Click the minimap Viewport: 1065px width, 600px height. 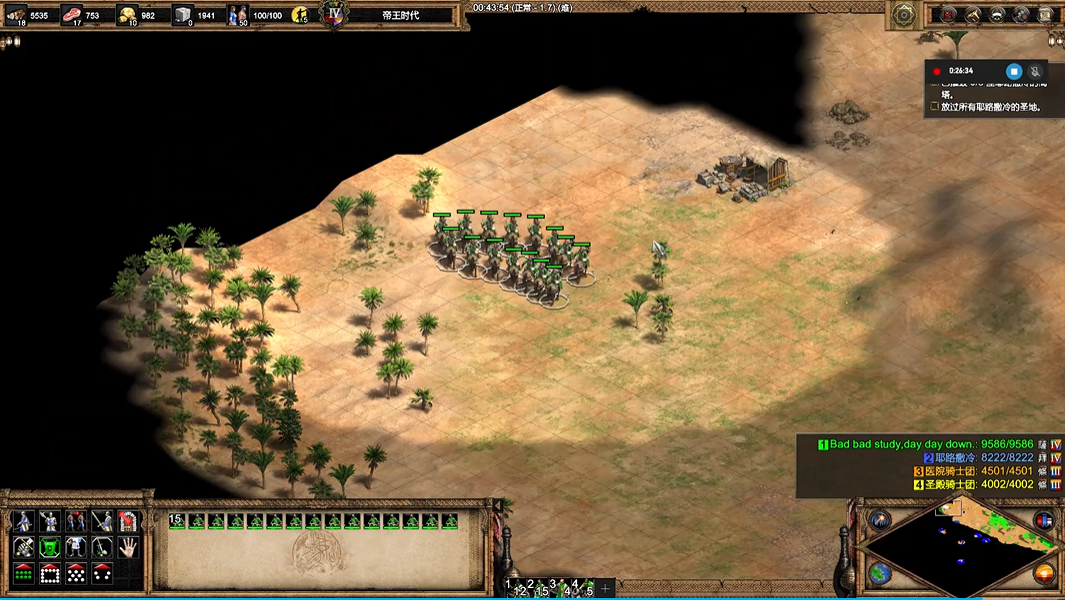click(960, 547)
